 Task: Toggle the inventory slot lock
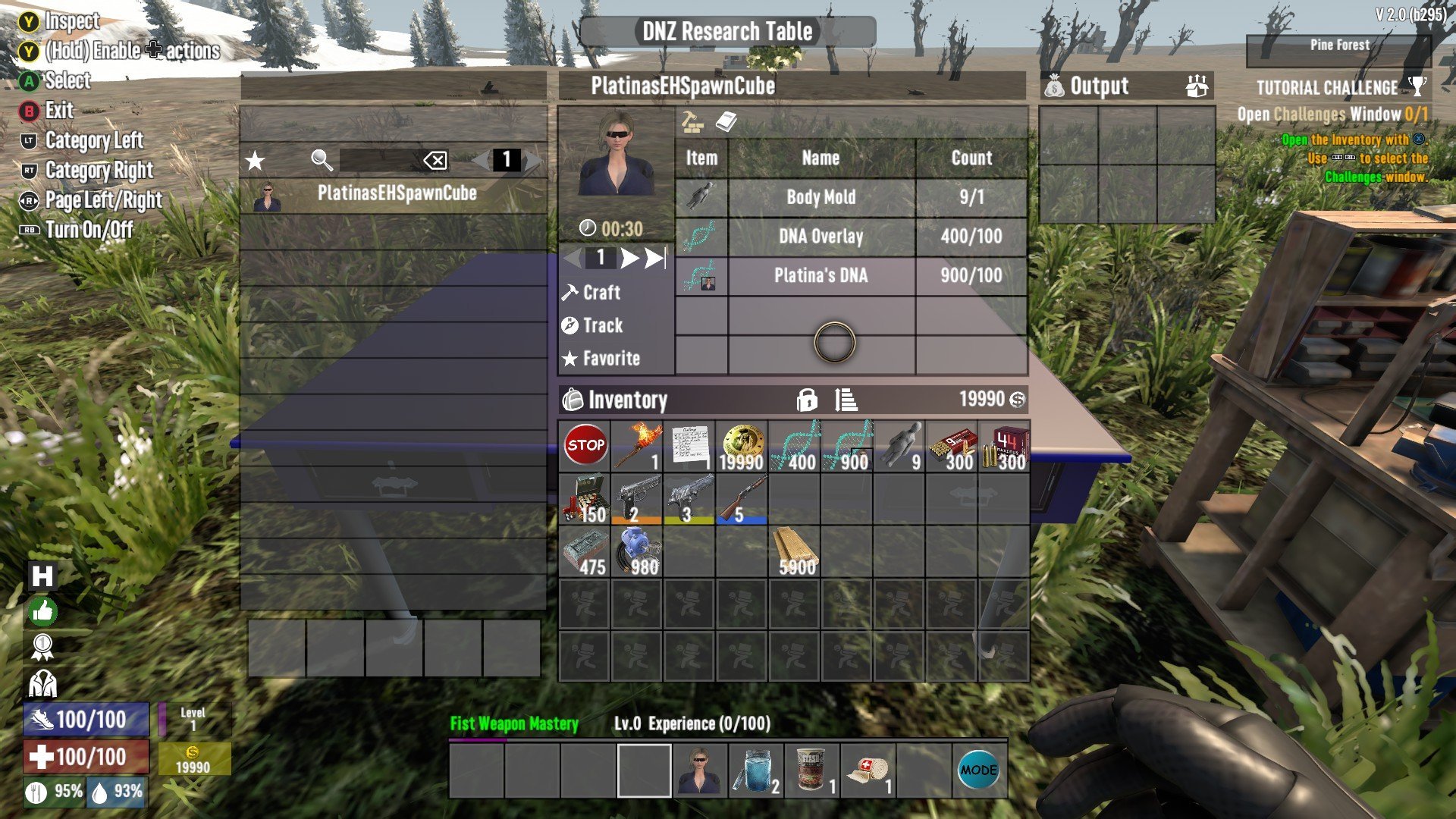pyautogui.click(x=807, y=400)
